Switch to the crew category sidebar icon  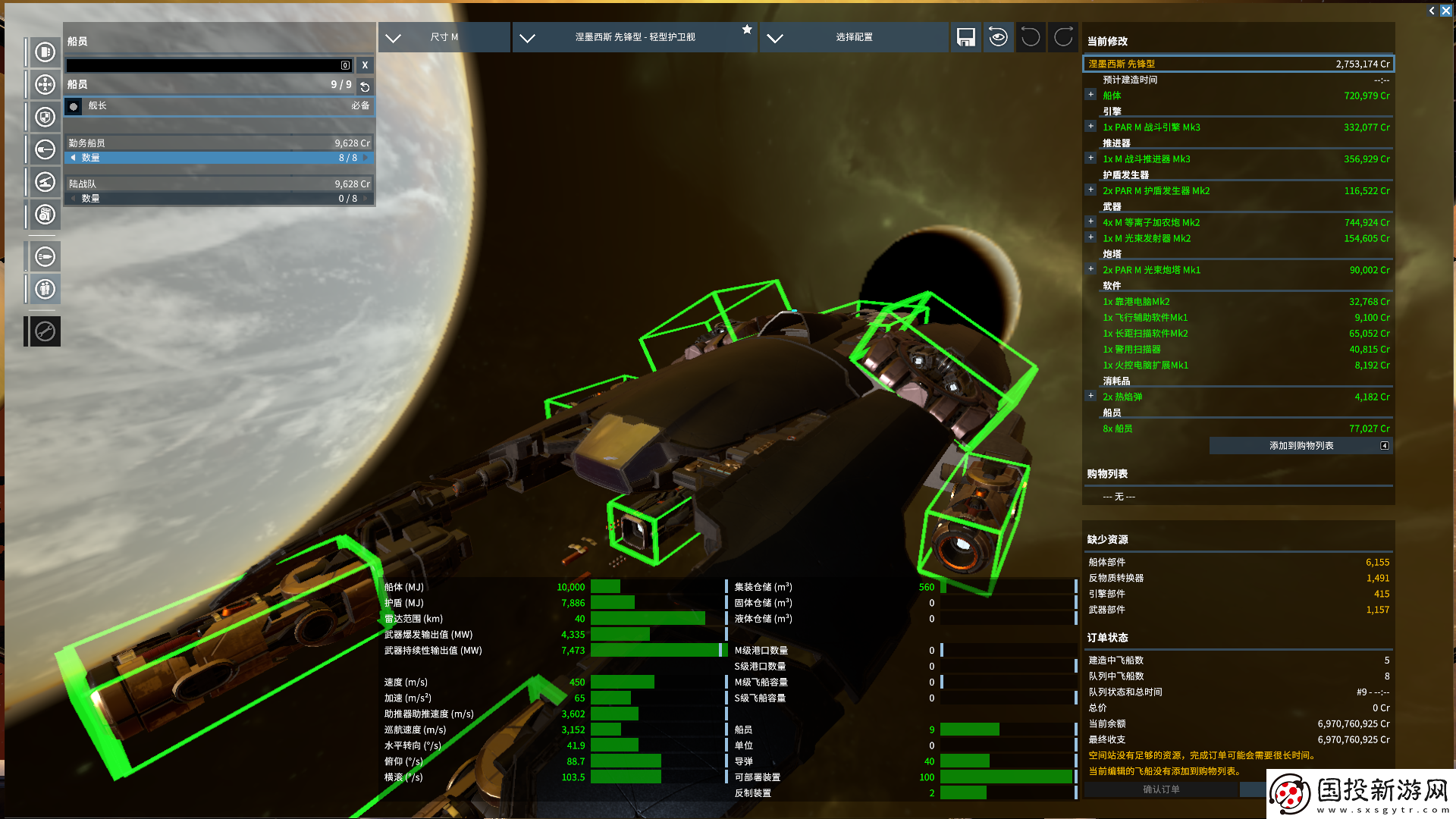pos(45,289)
